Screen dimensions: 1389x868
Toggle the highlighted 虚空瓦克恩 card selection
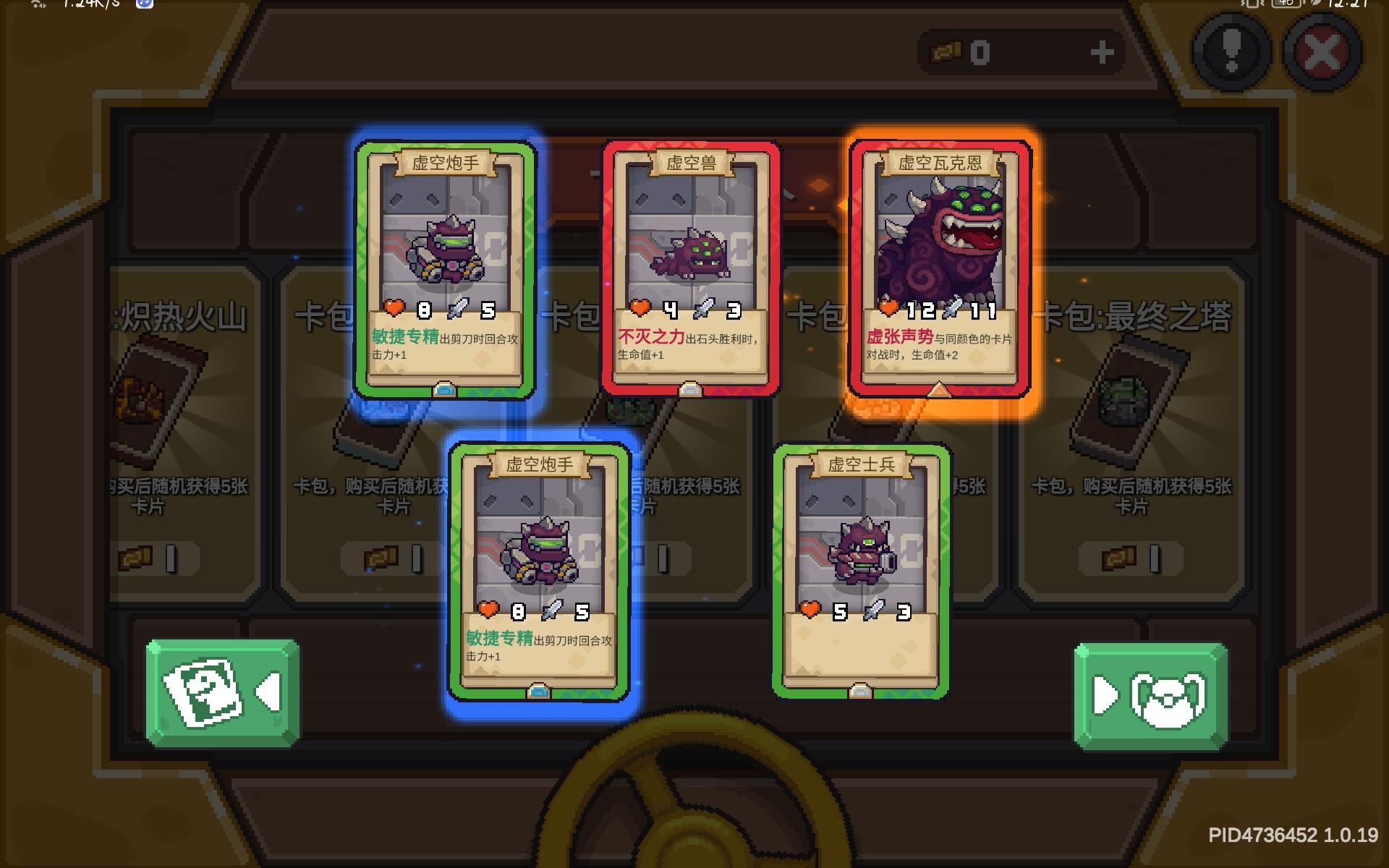click(x=940, y=268)
